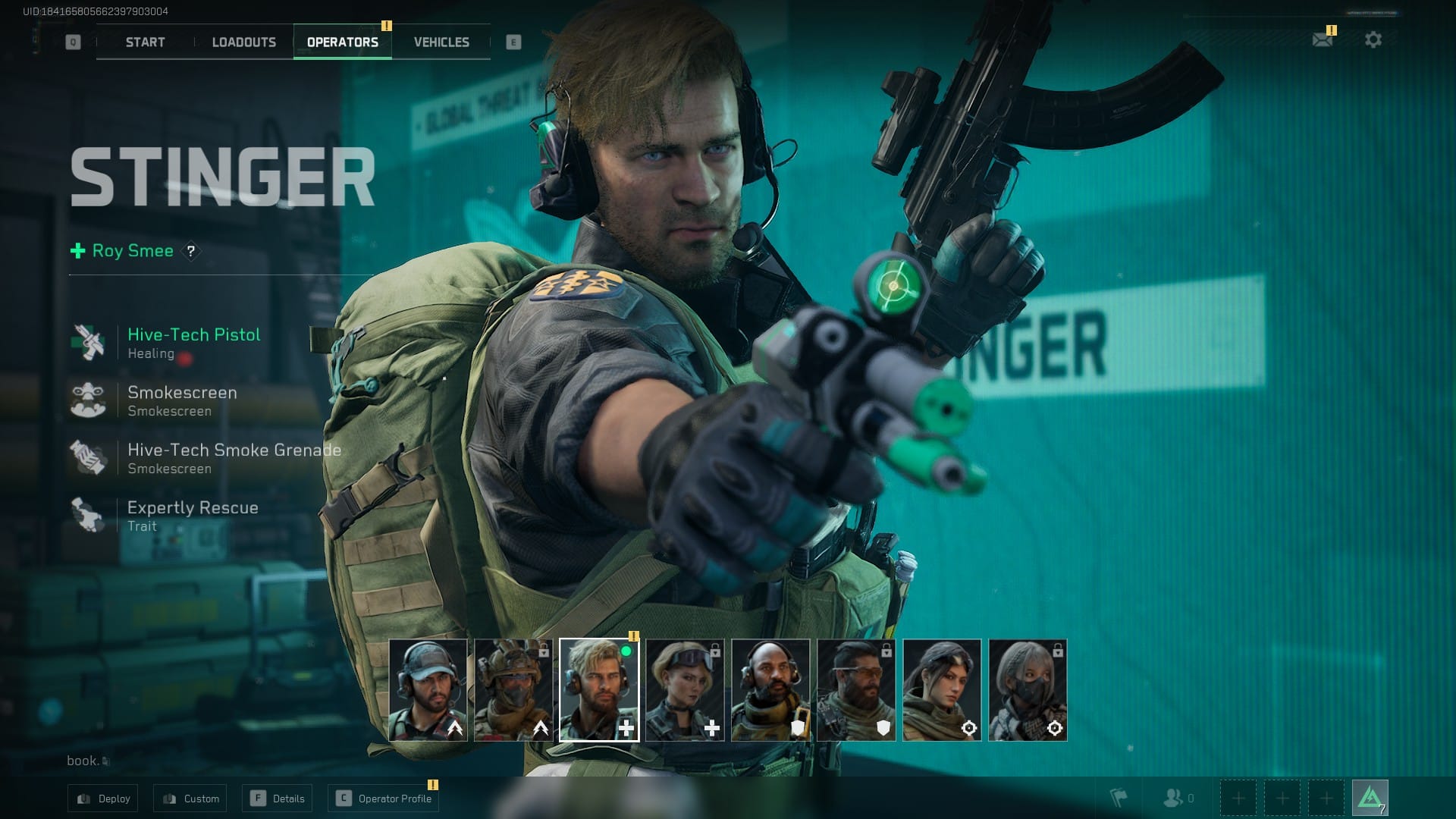
Task: Go to the VEHICLES tab
Action: coord(441,42)
